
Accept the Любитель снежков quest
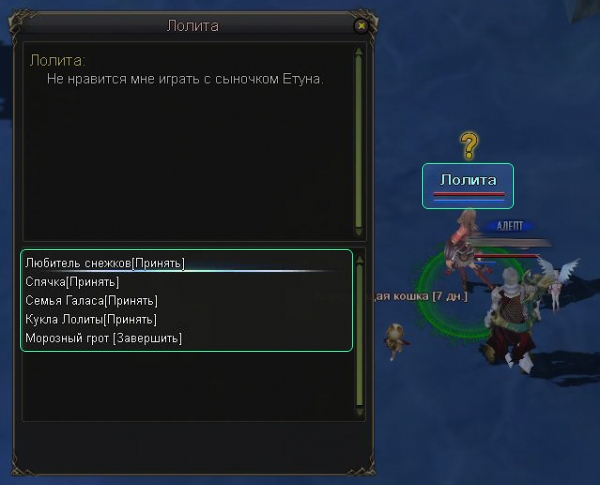point(105,263)
